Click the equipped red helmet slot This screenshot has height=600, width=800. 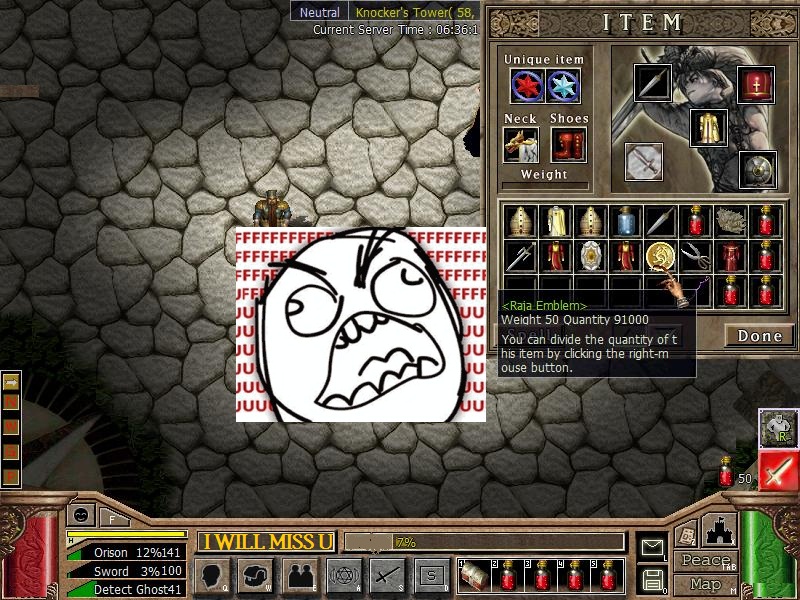point(756,84)
